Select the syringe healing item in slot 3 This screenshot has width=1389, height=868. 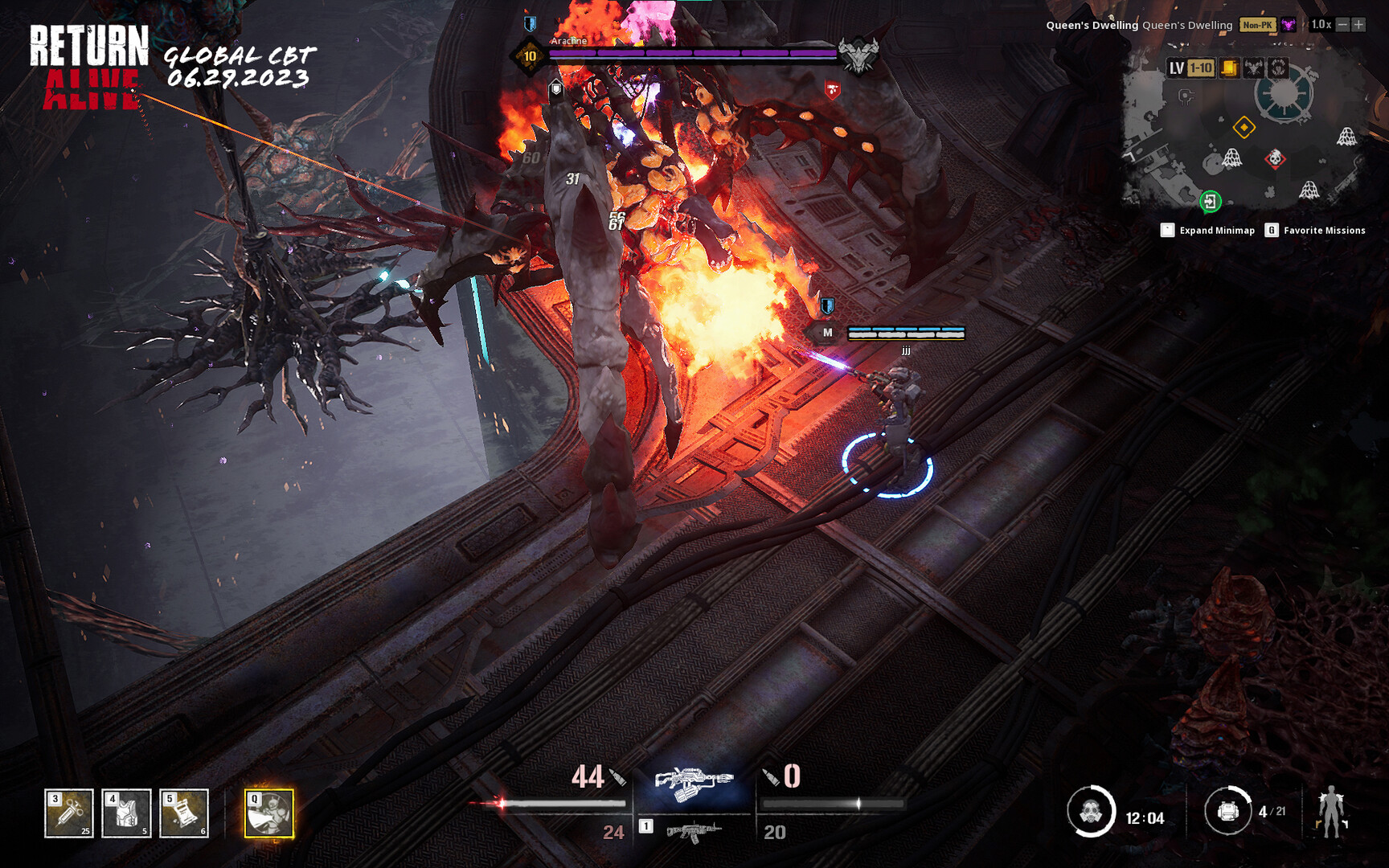(68, 814)
